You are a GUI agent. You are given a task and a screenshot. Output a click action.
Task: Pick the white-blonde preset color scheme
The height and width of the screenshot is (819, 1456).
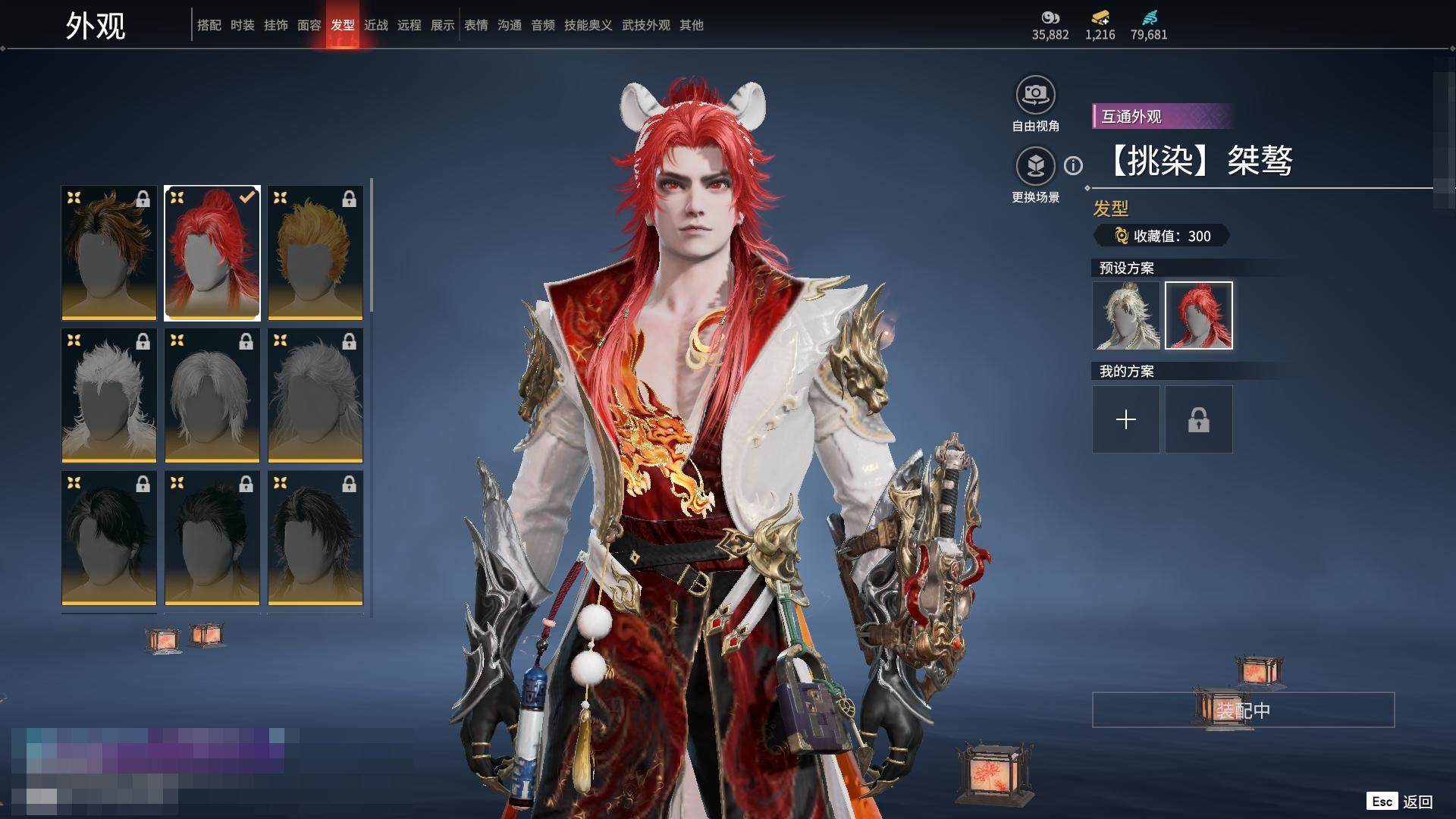click(x=1125, y=315)
